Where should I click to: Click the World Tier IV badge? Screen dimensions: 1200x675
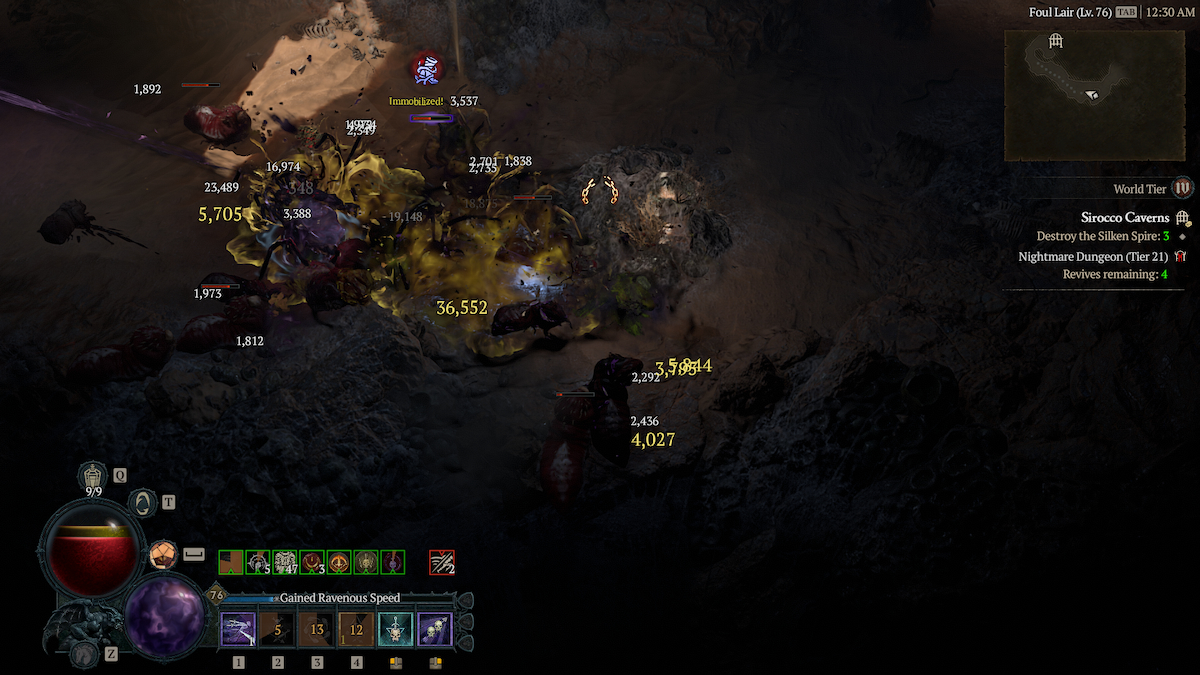point(1183,188)
